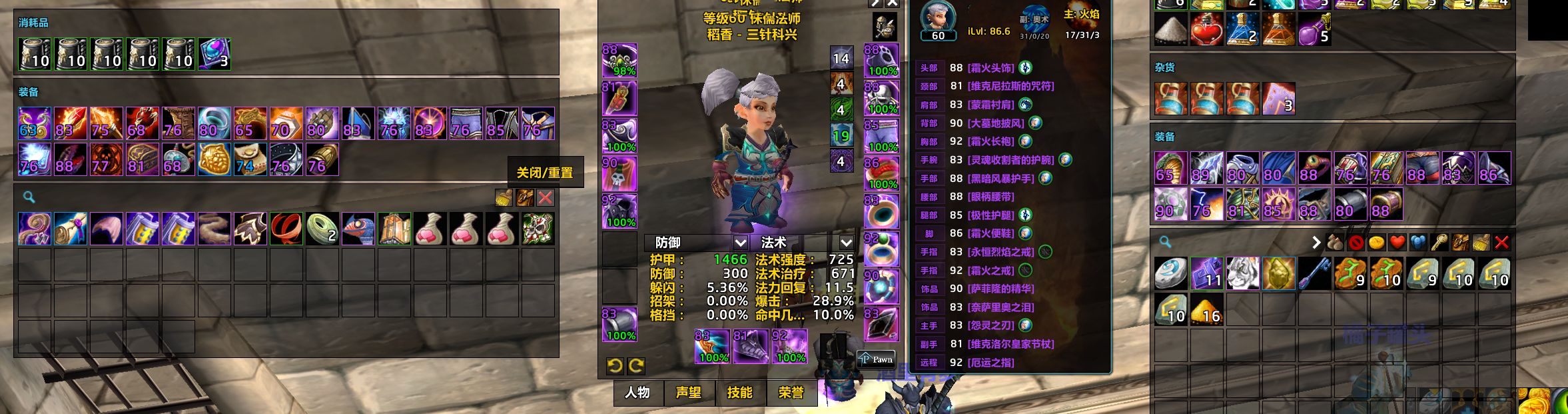Open the right bag search magnifier
The height and width of the screenshot is (414, 1568).
coord(1165,242)
